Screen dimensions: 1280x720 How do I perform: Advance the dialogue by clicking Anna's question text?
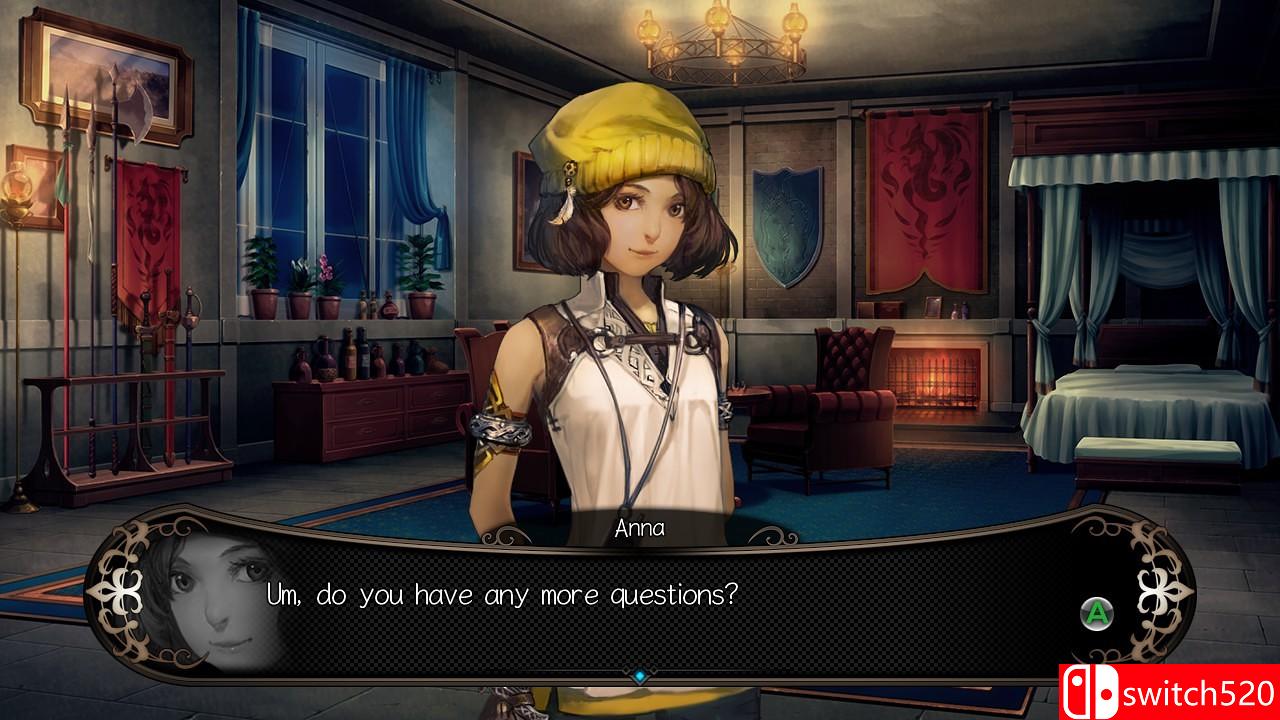tap(502, 595)
